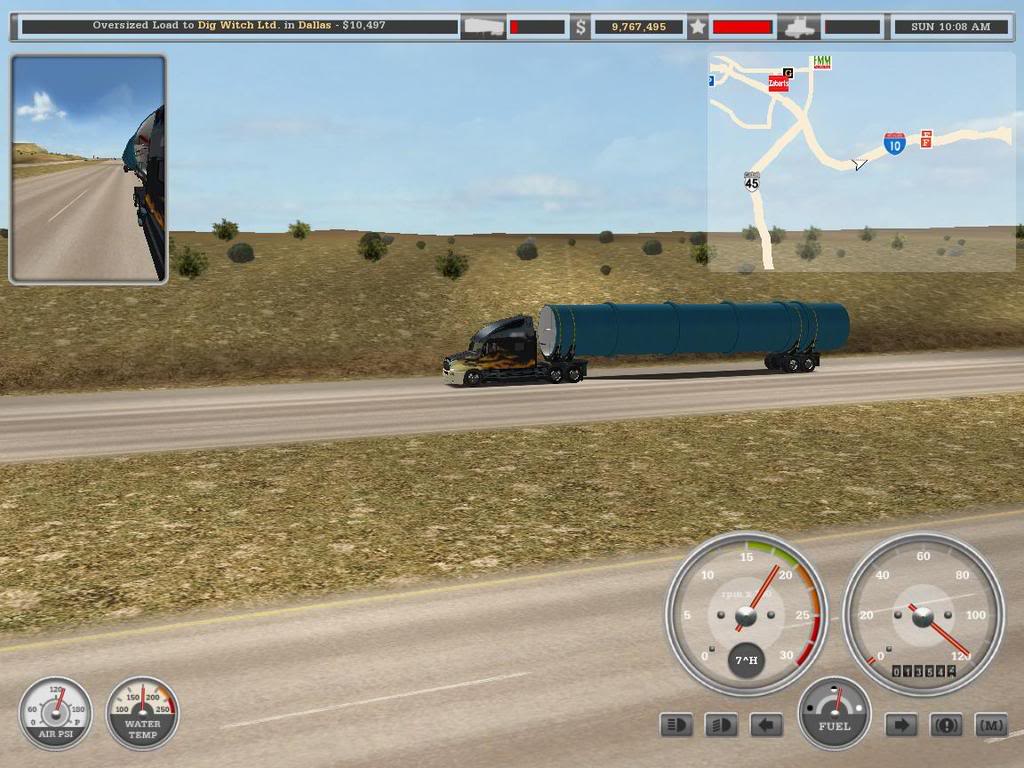The image size is (1024, 768).
Task: Turn on the hazard warning lights button
Action: point(946,725)
